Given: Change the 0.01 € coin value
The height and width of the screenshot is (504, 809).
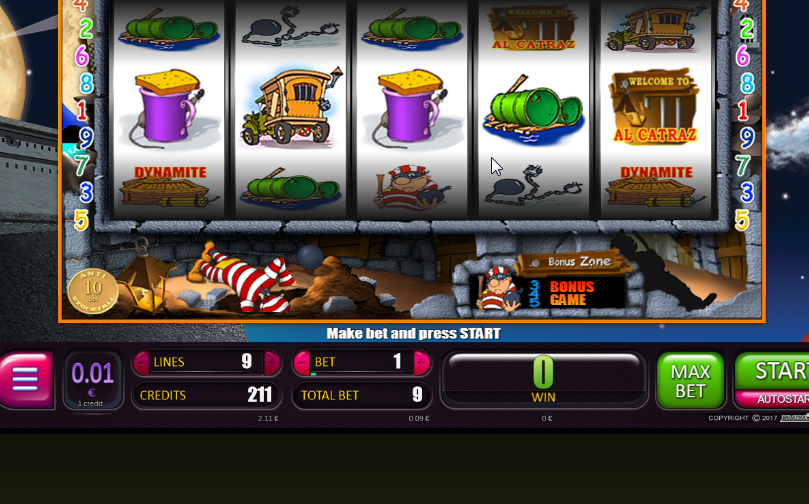Looking at the screenshot, I should 93,379.
